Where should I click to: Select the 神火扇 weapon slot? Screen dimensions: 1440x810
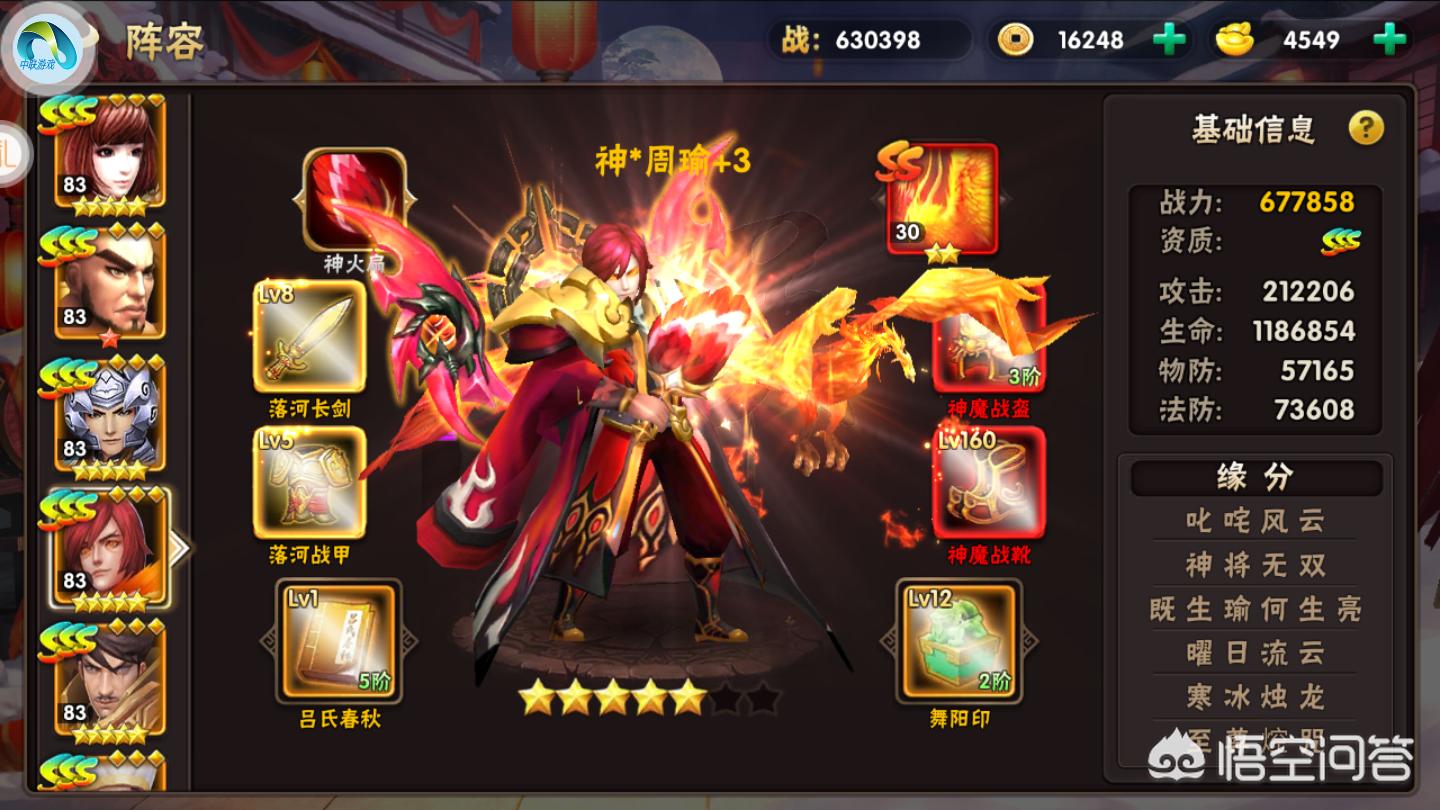(x=354, y=200)
